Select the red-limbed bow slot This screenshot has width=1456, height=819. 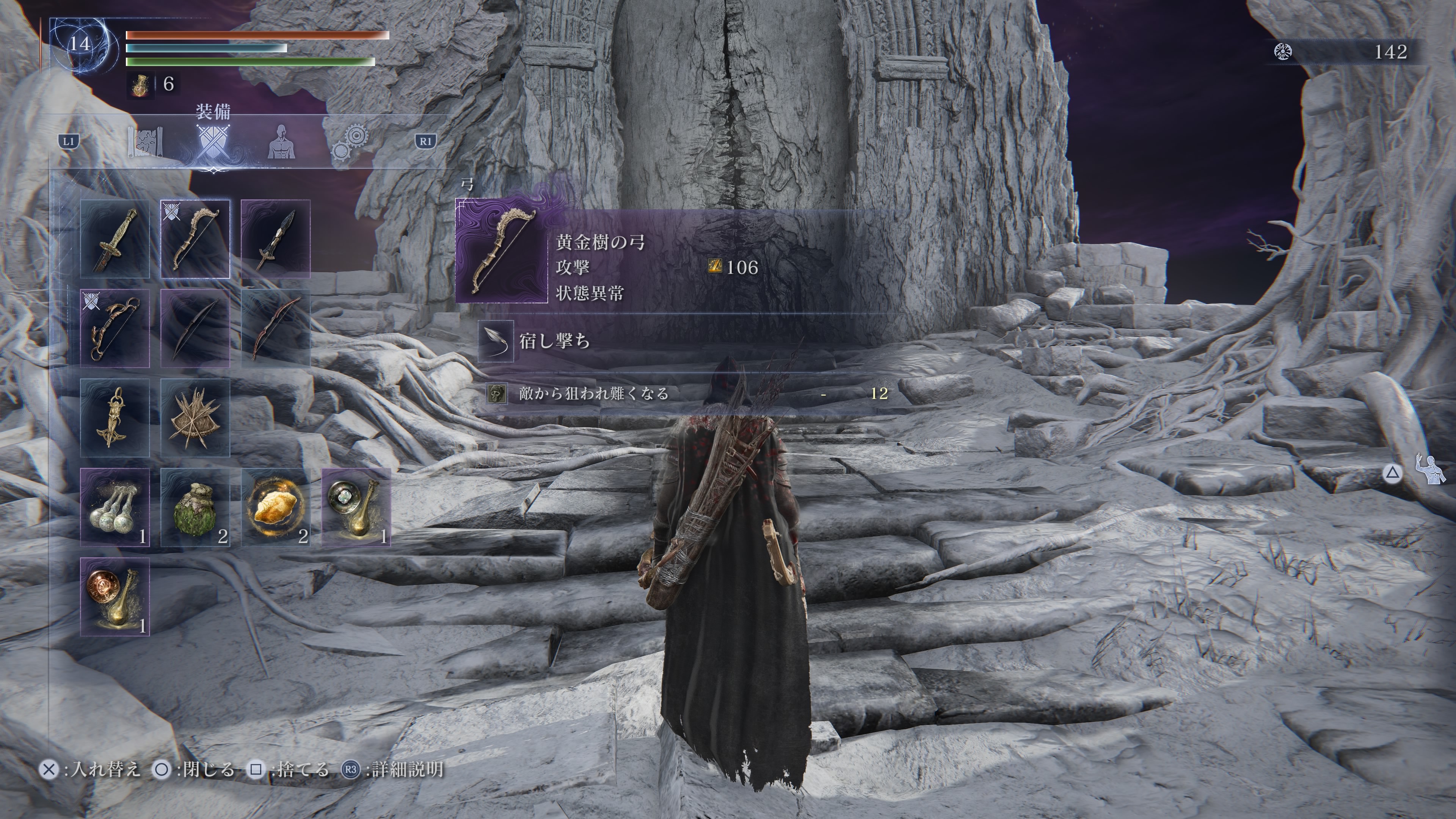[275, 328]
